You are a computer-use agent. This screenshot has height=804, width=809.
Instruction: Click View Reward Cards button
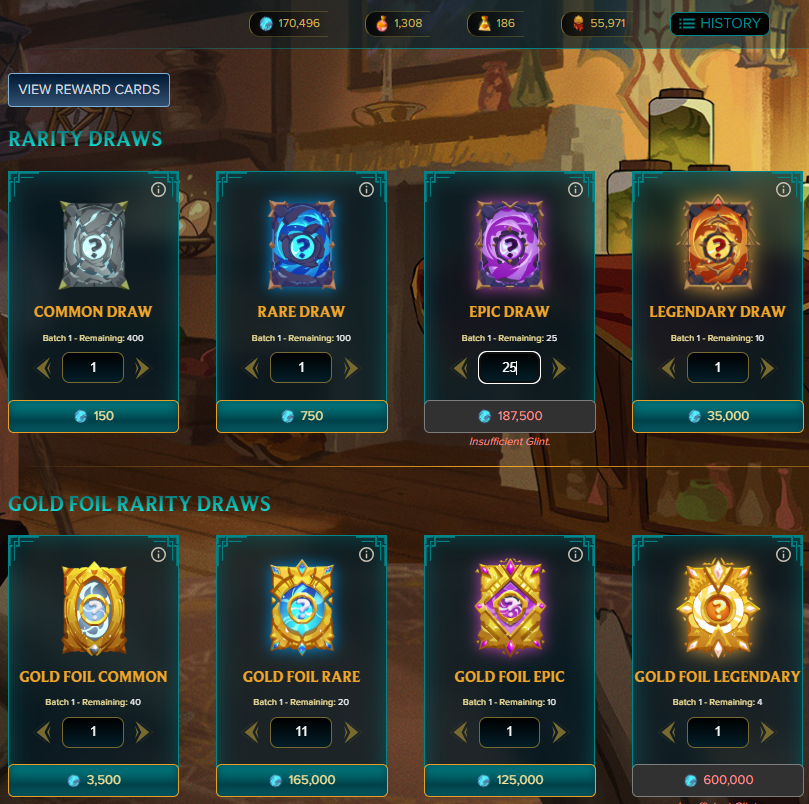[89, 89]
